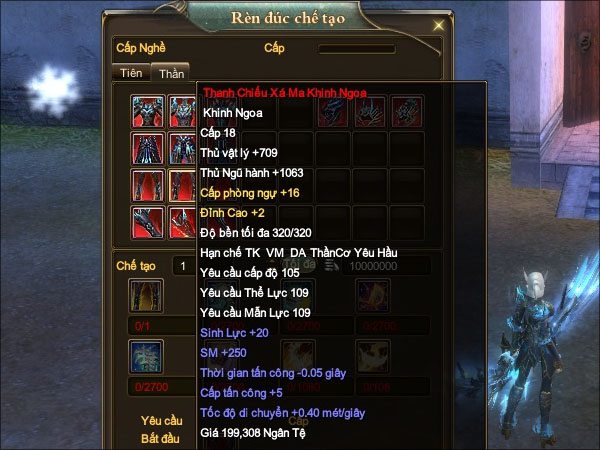Select the yellow-highlighted Khinh Ngoa boots recipe
Screen dimensions: 600x450
pyautogui.click(x=182, y=186)
